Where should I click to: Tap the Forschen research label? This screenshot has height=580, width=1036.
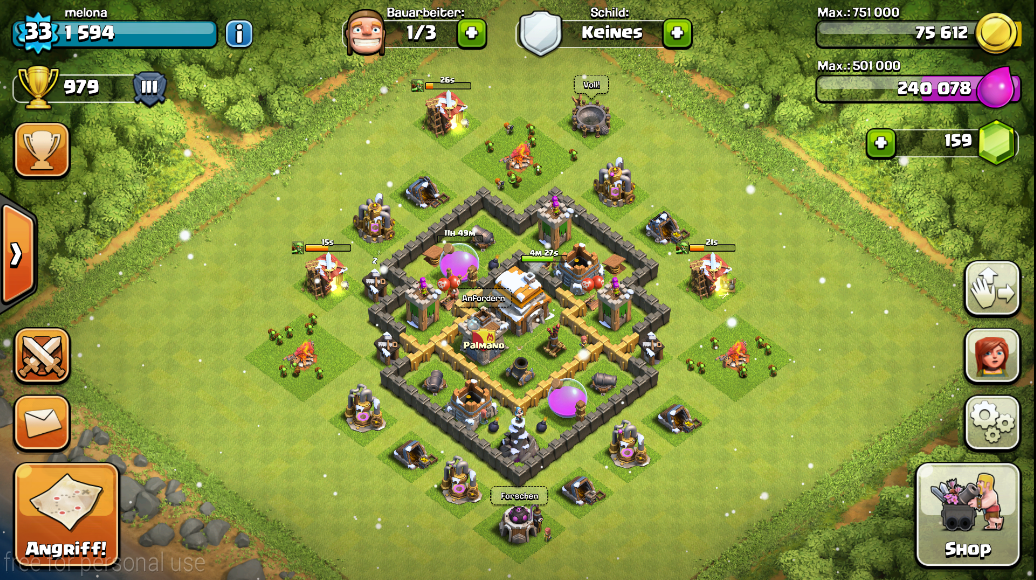point(519,496)
